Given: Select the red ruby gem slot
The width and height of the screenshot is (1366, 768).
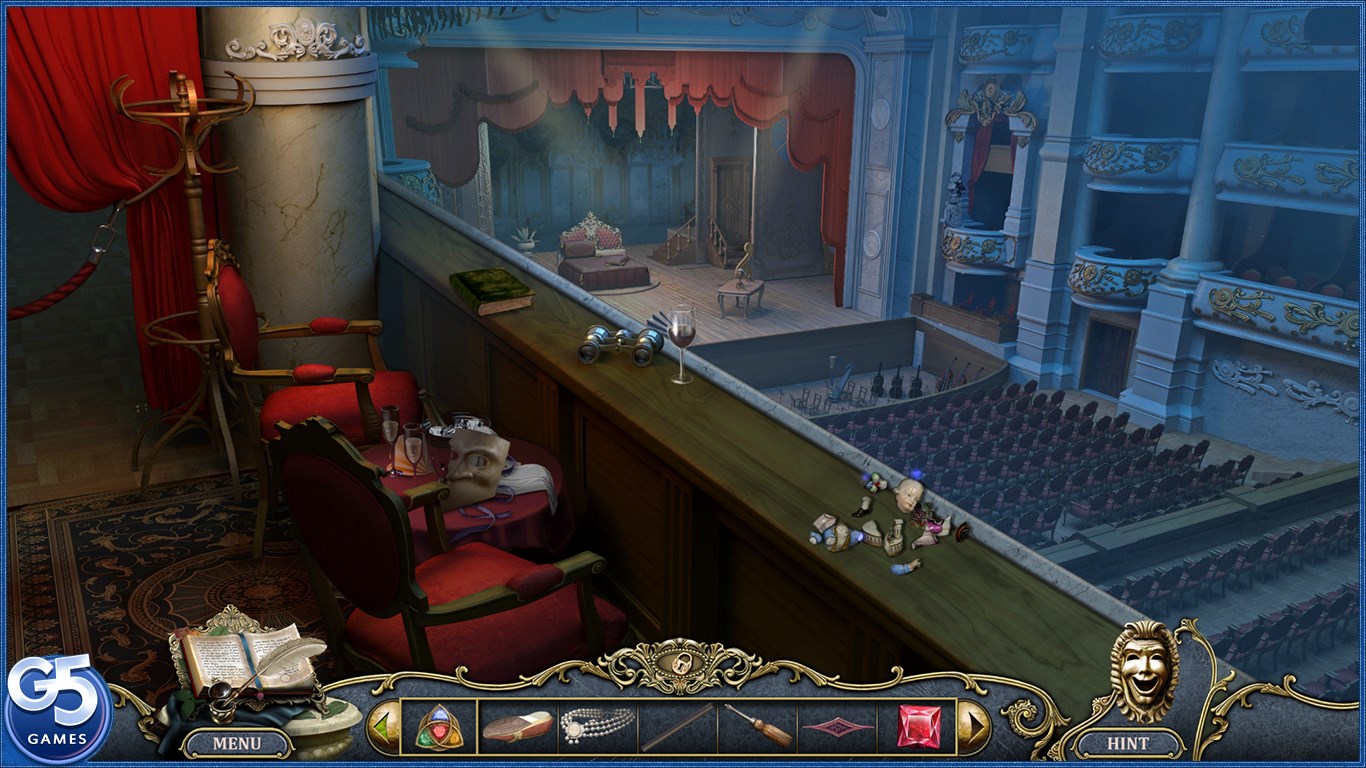Looking at the screenshot, I should tap(918, 727).
